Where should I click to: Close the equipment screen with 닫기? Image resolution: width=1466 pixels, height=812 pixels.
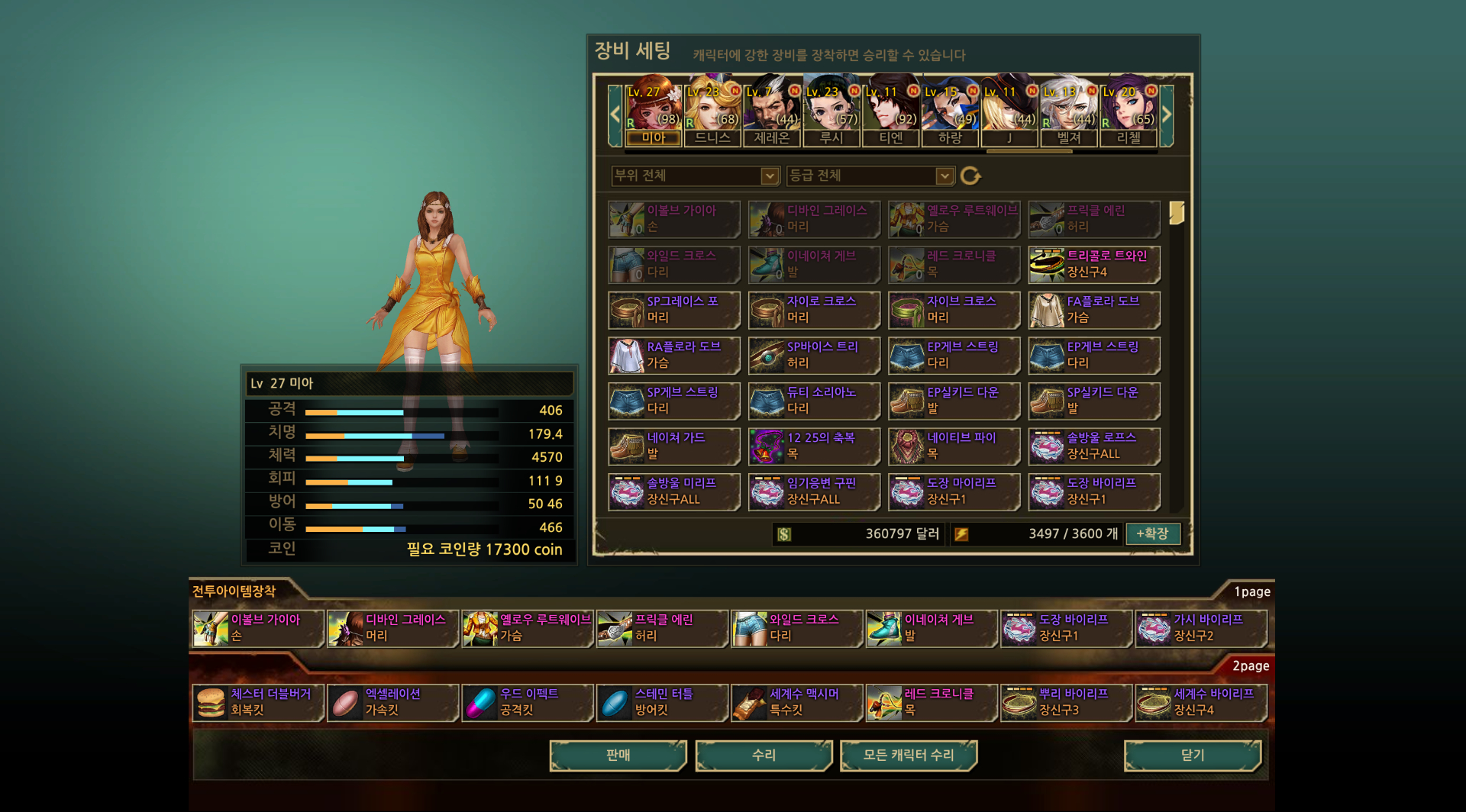click(1192, 756)
